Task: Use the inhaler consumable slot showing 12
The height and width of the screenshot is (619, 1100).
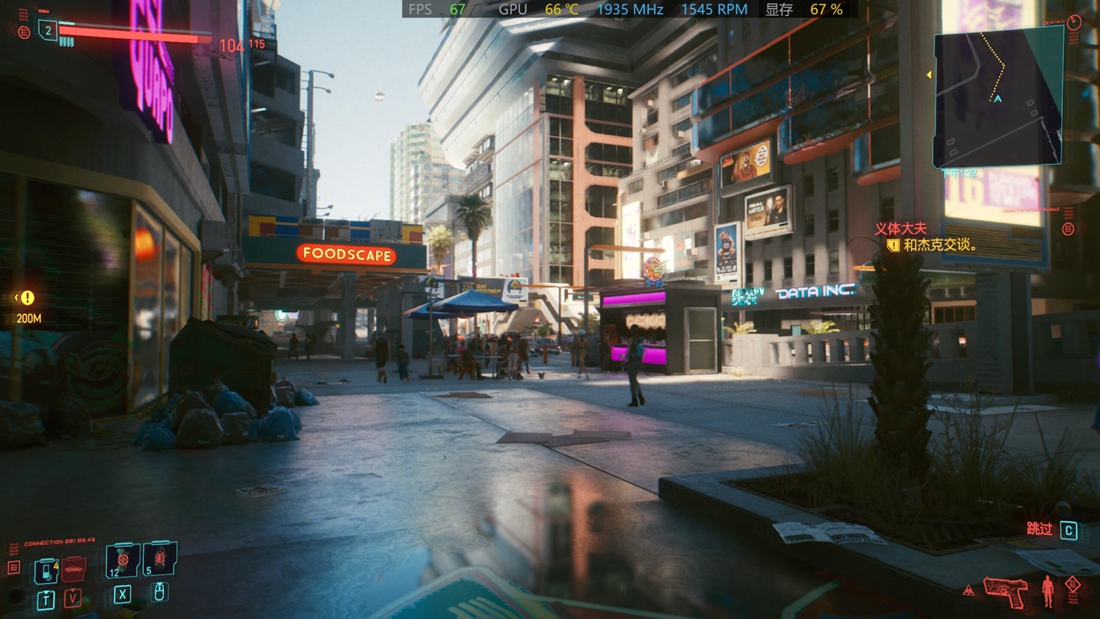Action: tap(123, 561)
